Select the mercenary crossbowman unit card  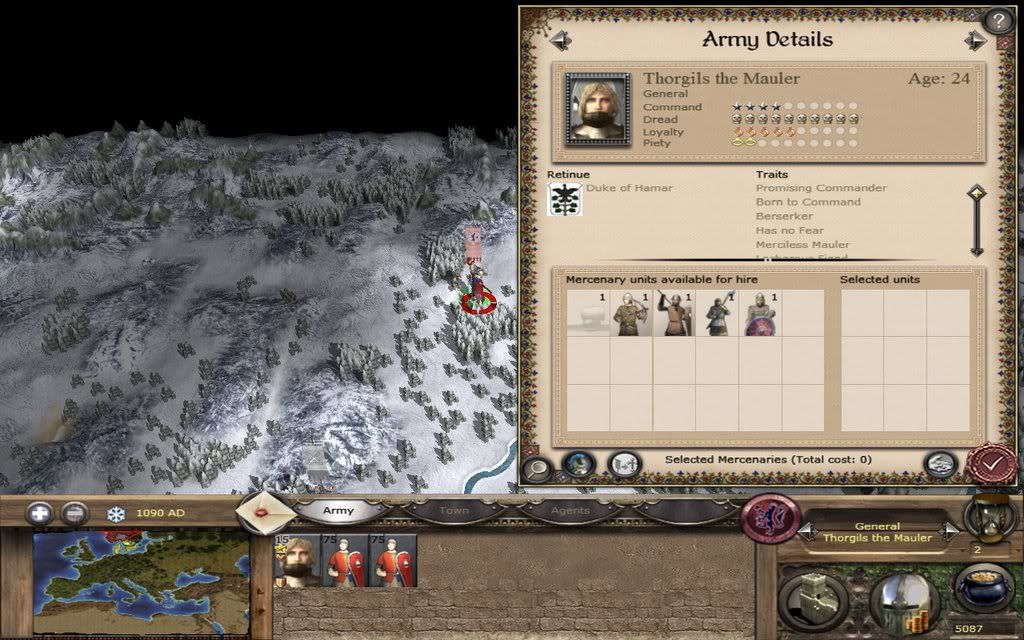[x=631, y=314]
